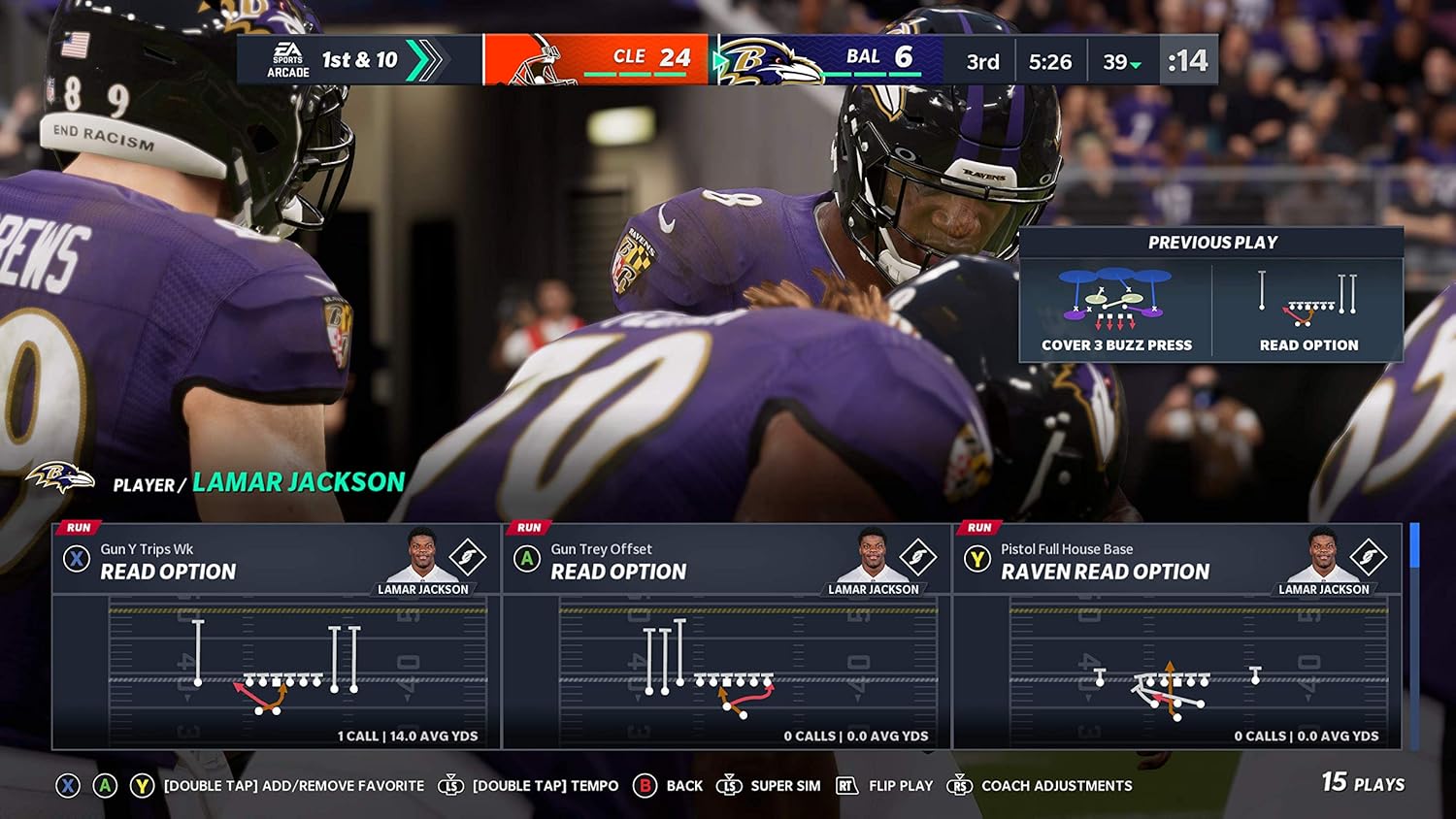Click the red B icon near Back
1456x819 pixels.
click(644, 786)
